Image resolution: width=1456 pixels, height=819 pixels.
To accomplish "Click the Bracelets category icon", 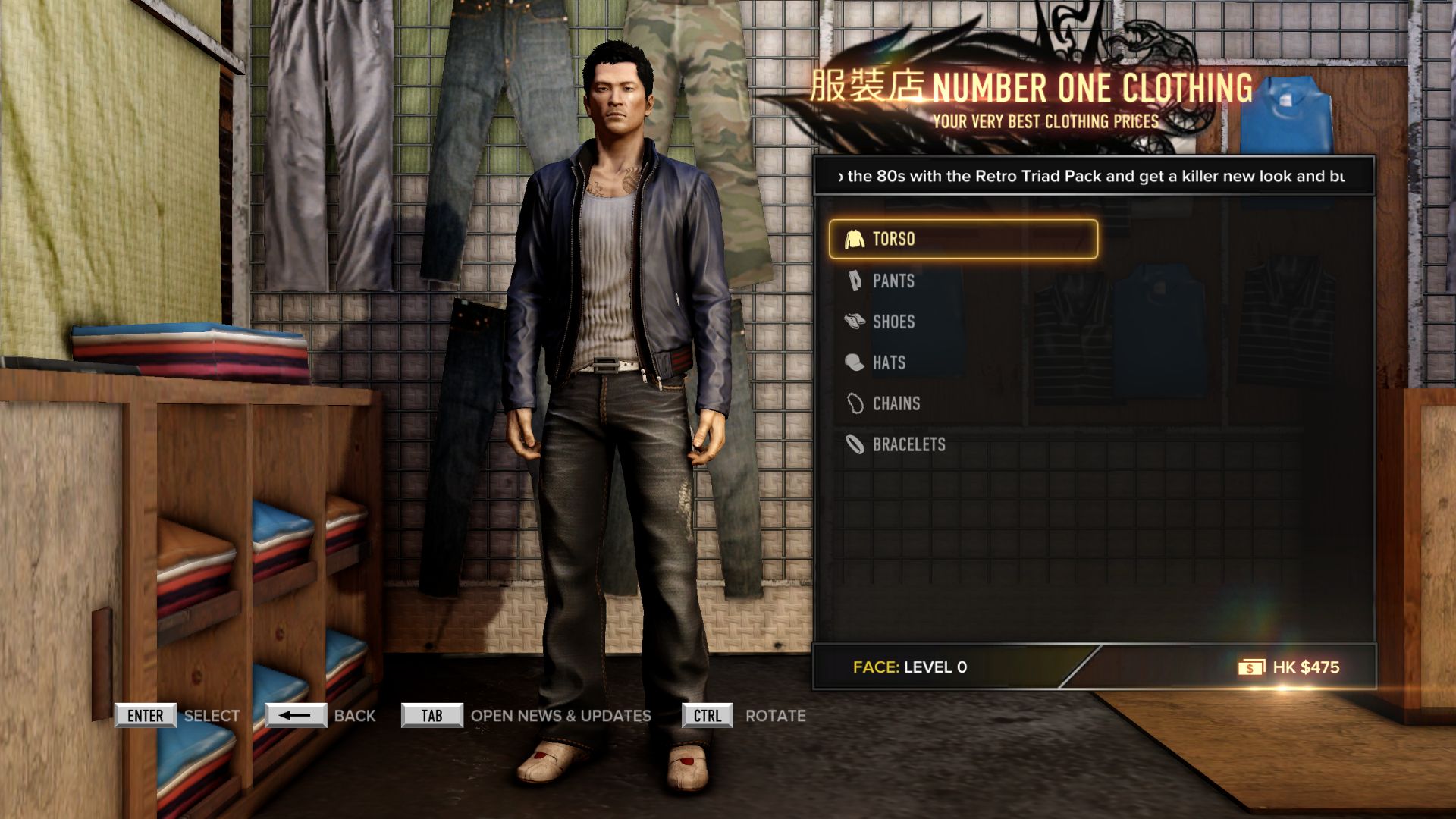I will tap(855, 444).
